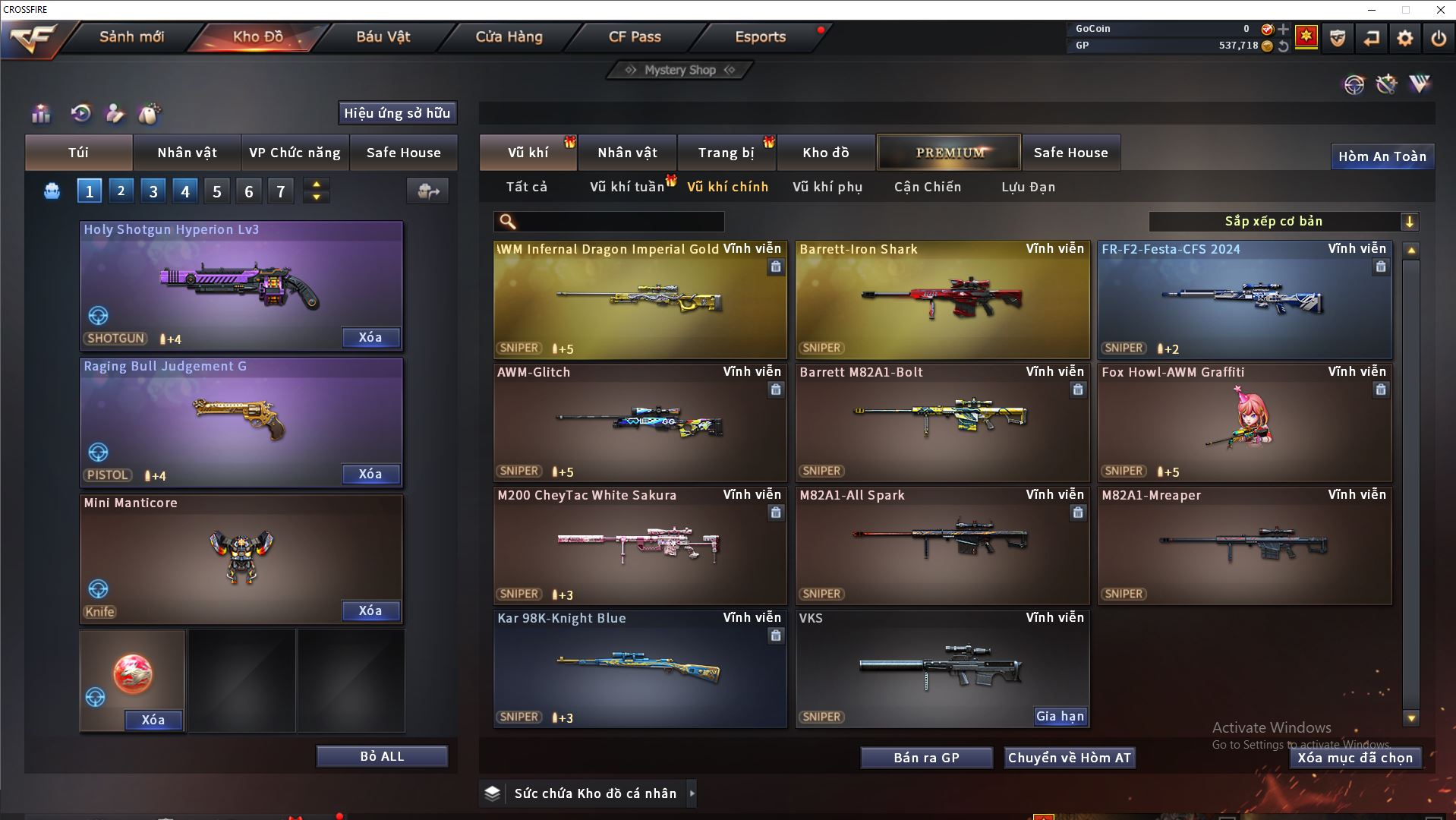This screenshot has width=1456, height=820.
Task: Remove the Holy Shotgun Hyperion with Xóa
Action: (370, 337)
